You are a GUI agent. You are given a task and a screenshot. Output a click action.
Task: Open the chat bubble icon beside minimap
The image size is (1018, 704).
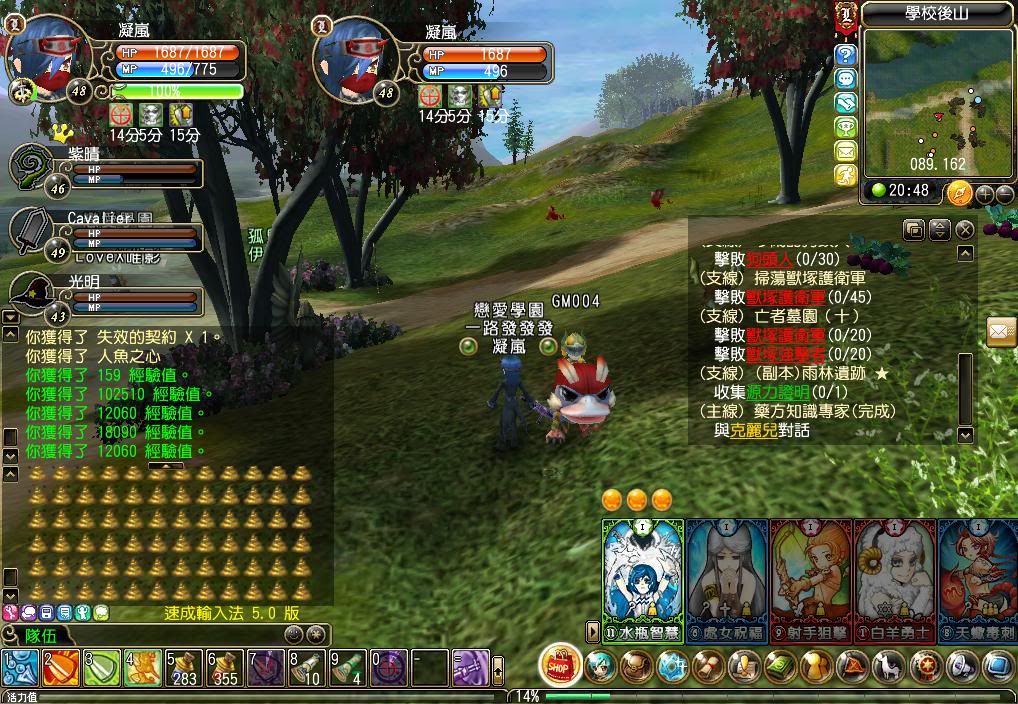(x=846, y=79)
